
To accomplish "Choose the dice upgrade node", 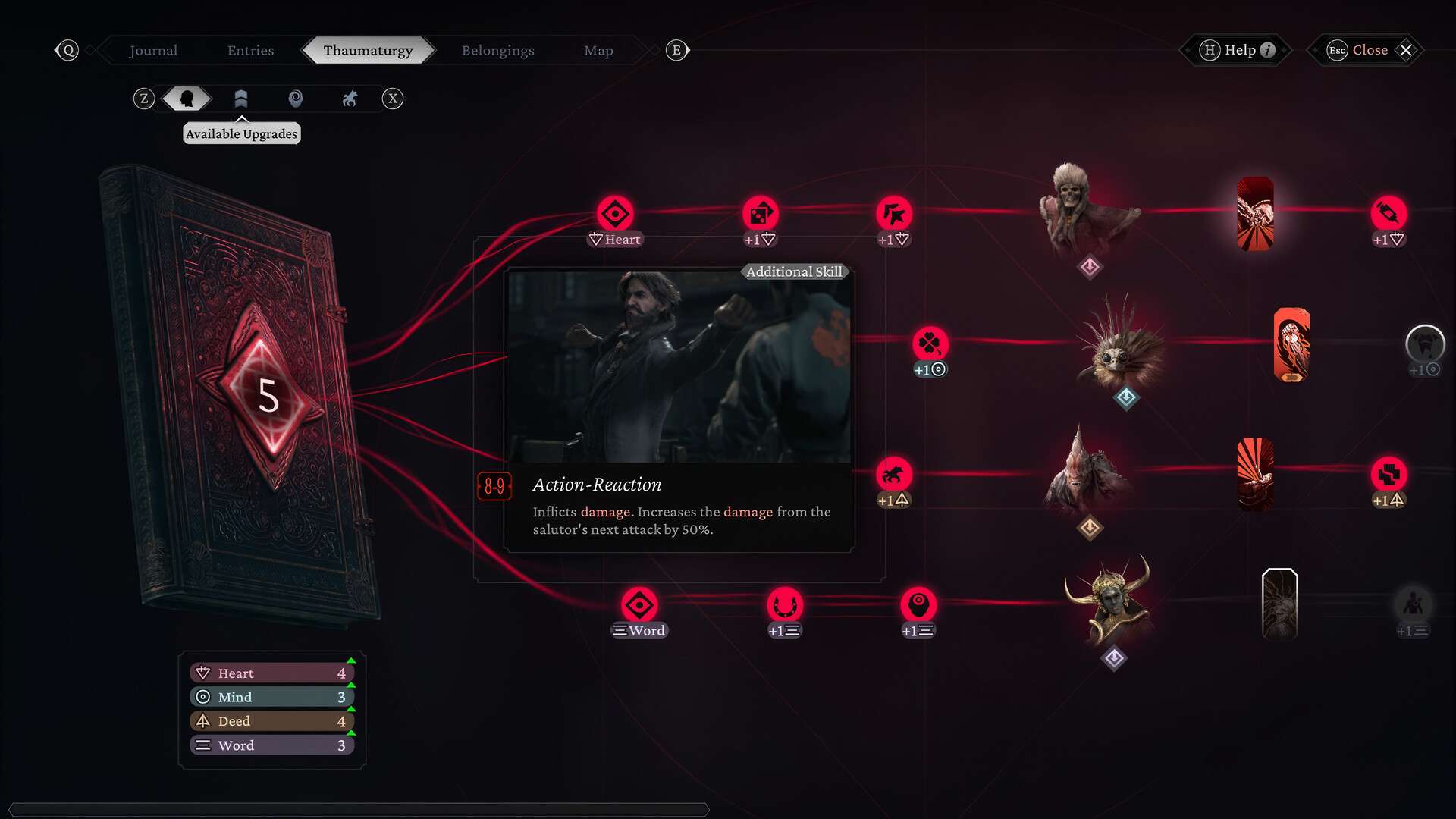I will (x=760, y=214).
